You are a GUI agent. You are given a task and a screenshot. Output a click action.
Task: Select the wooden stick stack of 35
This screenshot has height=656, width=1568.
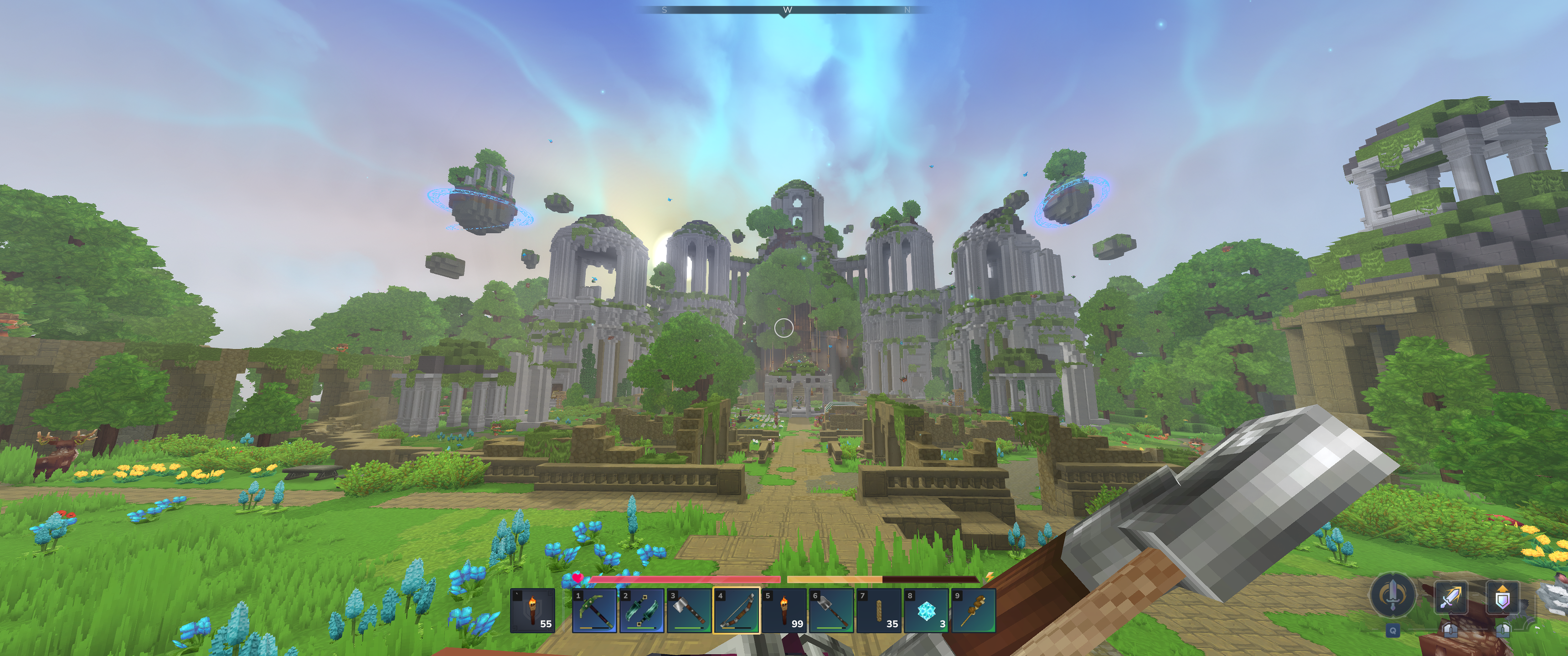pyautogui.click(x=879, y=610)
